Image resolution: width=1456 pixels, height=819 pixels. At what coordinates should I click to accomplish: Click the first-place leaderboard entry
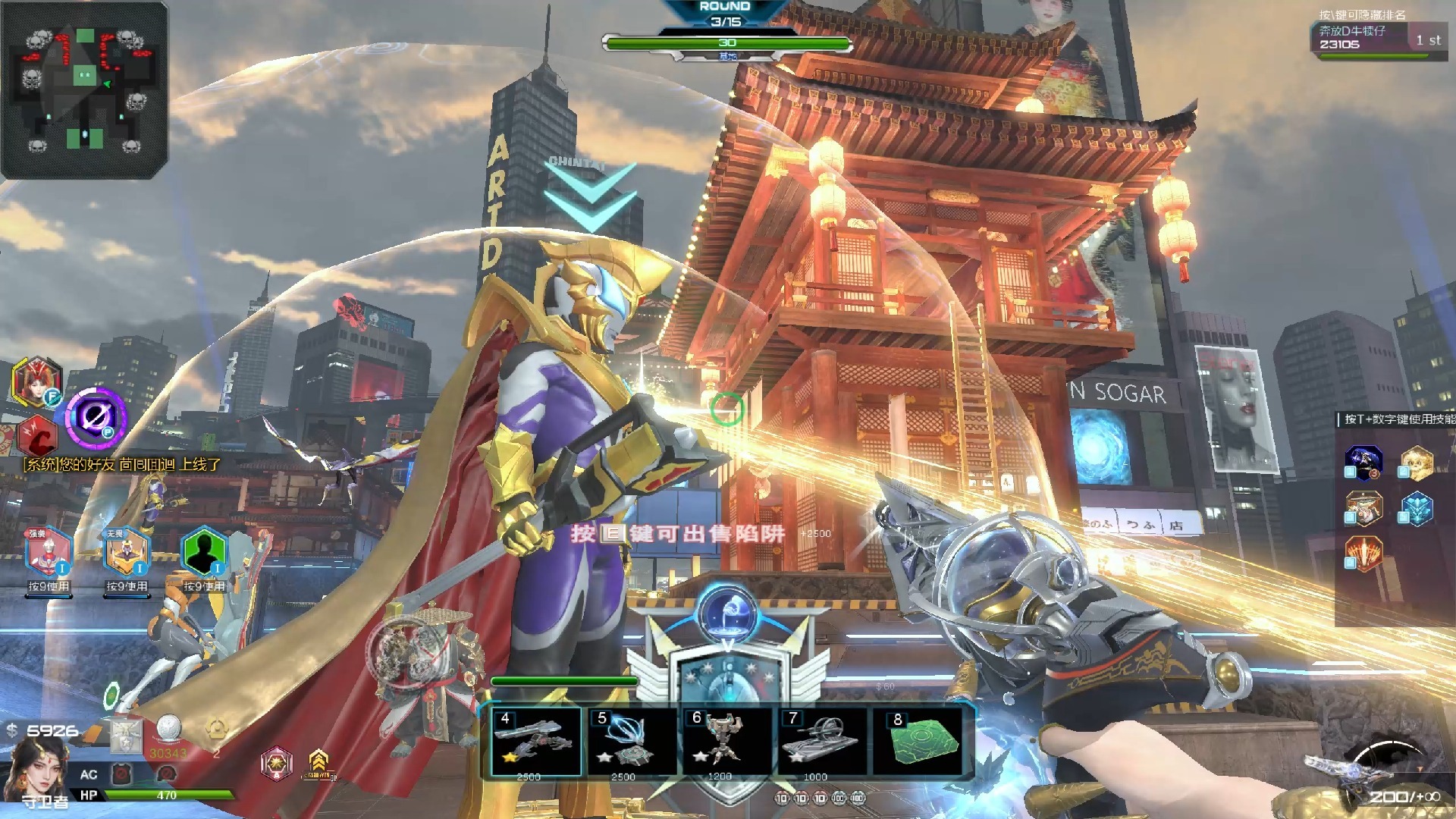tap(1378, 39)
